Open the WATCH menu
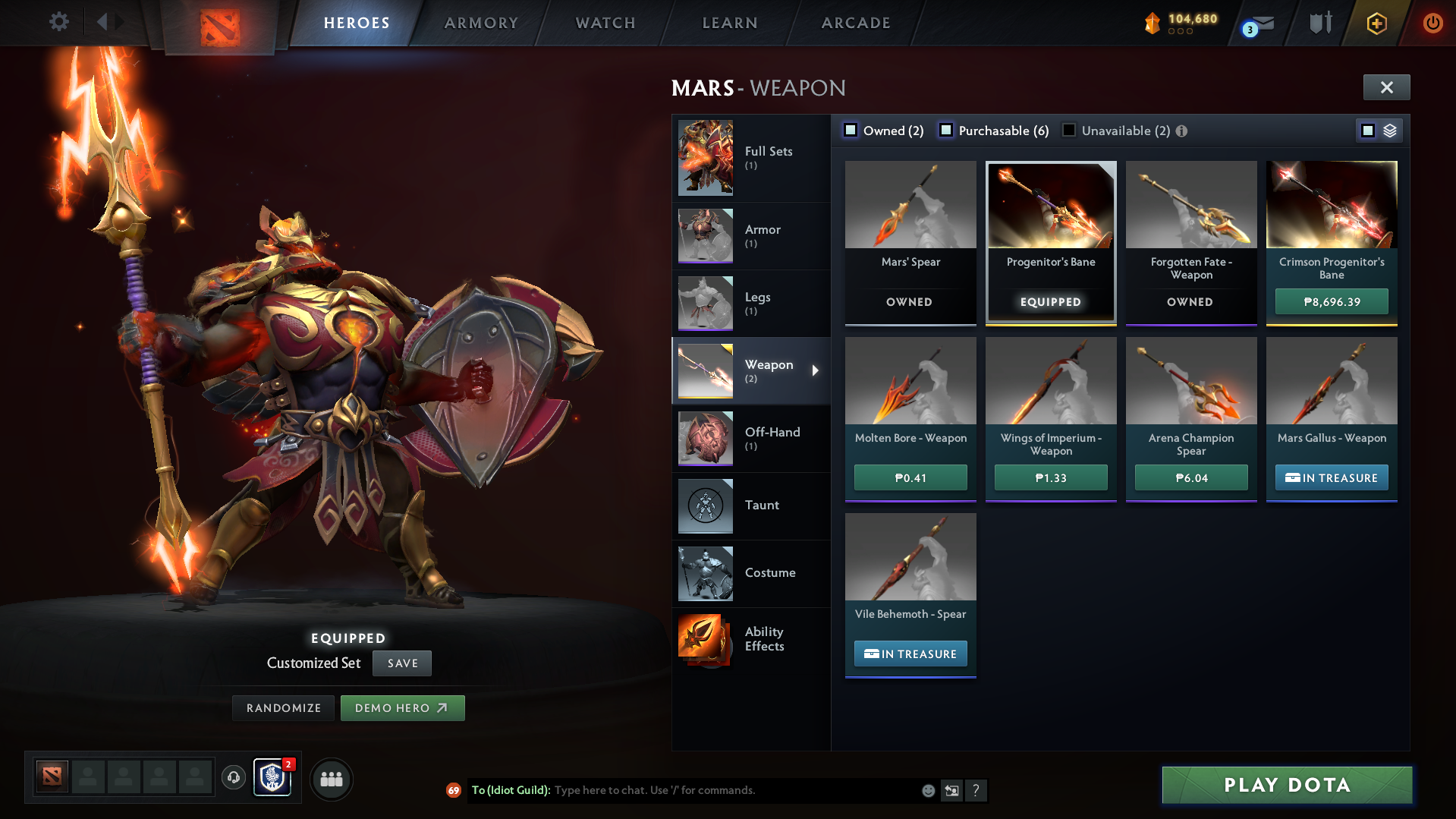This screenshot has height=819, width=1456. pyautogui.click(x=605, y=23)
